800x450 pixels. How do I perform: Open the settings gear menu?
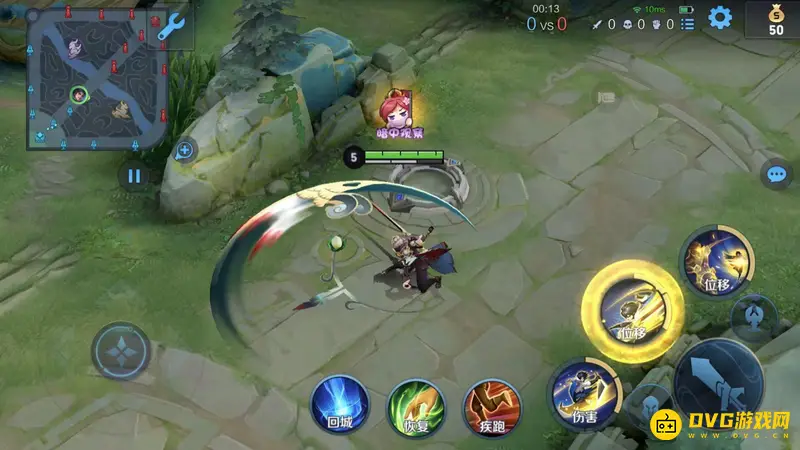[720, 17]
